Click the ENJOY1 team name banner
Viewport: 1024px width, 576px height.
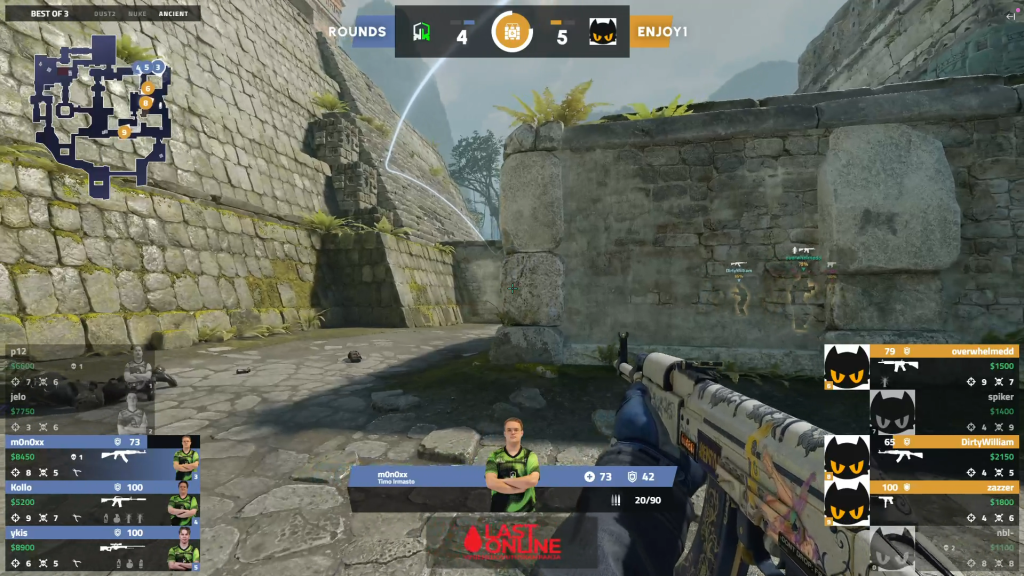pos(663,32)
